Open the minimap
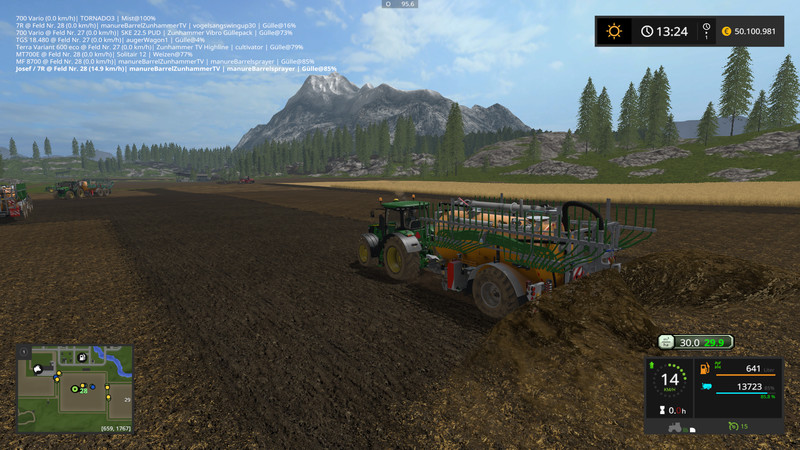 coord(74,388)
